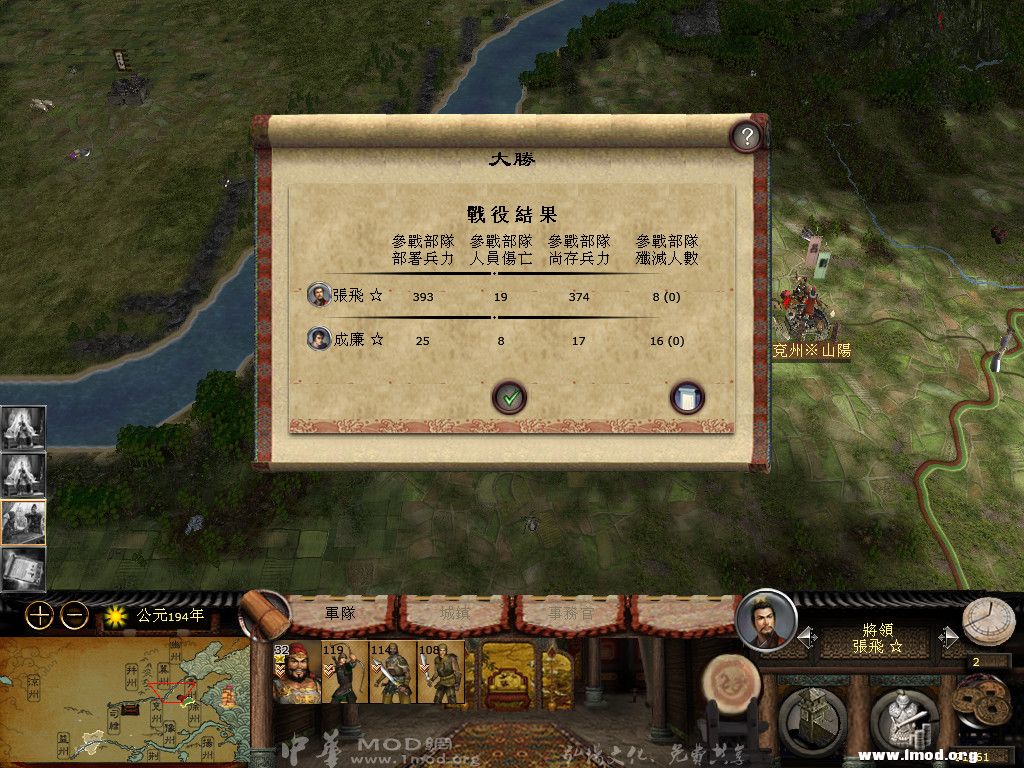This screenshot has height=768, width=1024.
Task: End the turn with the sundial button
Action: [x=988, y=621]
